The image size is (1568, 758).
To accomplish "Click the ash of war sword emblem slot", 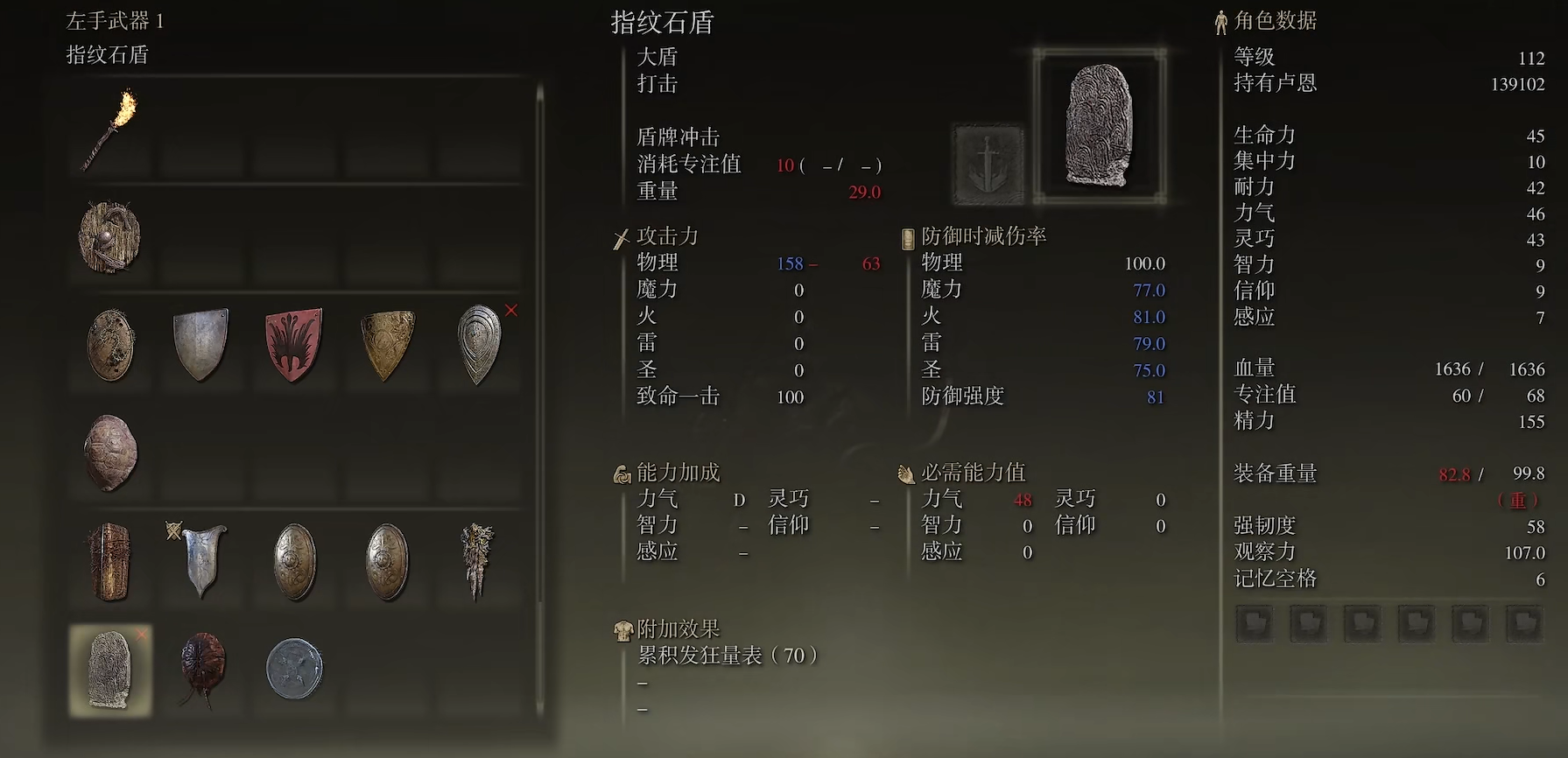I will pos(988,165).
